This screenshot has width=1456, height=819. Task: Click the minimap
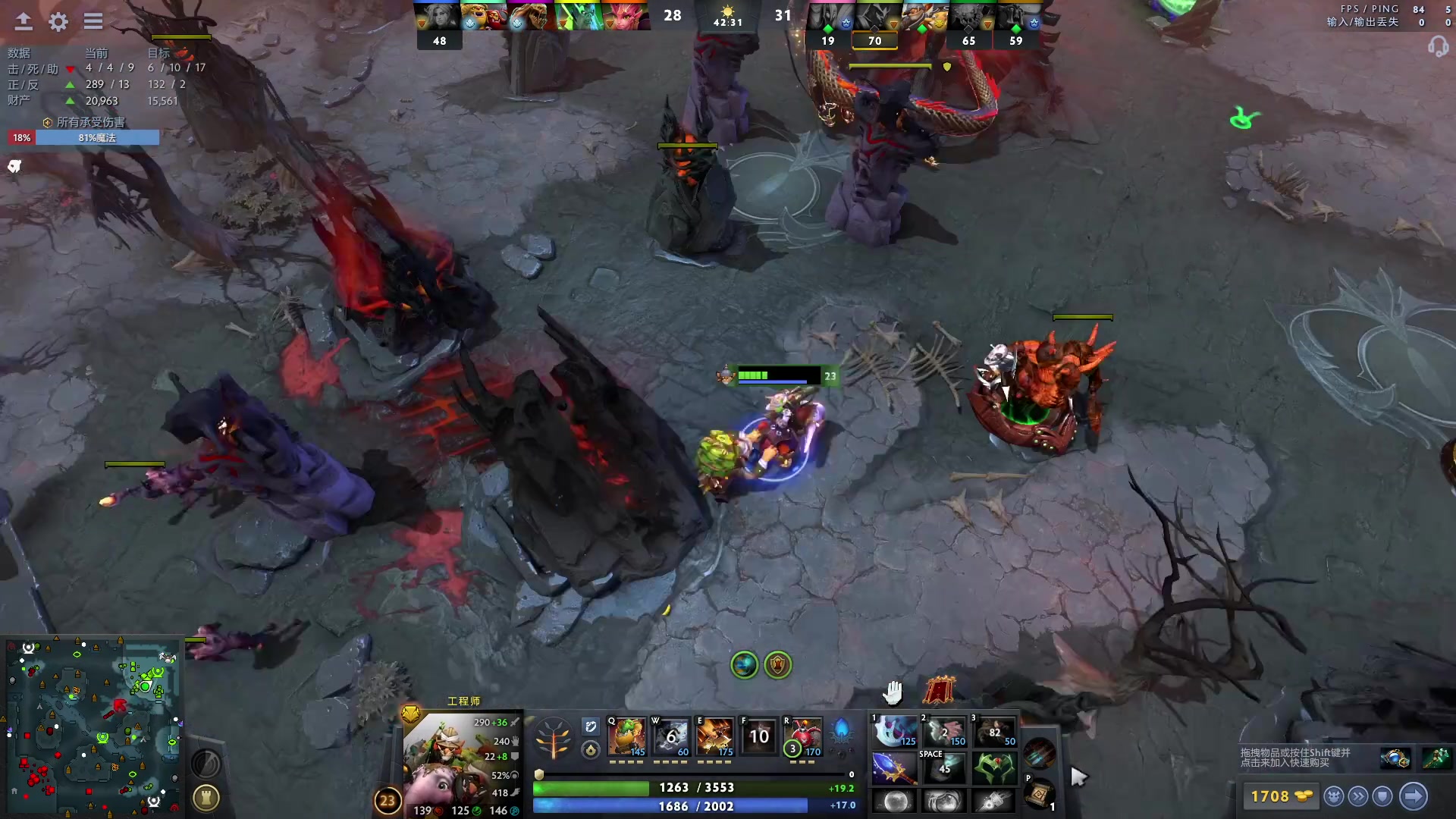93,726
